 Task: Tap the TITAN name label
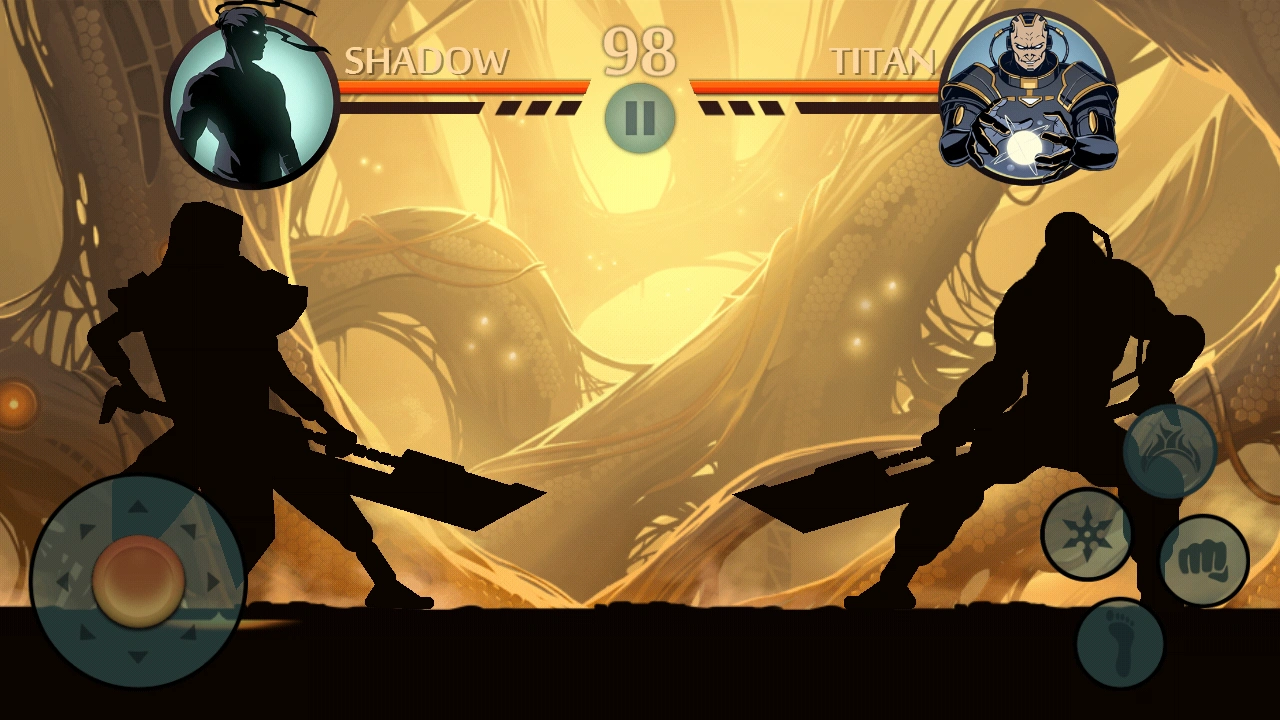coord(884,60)
